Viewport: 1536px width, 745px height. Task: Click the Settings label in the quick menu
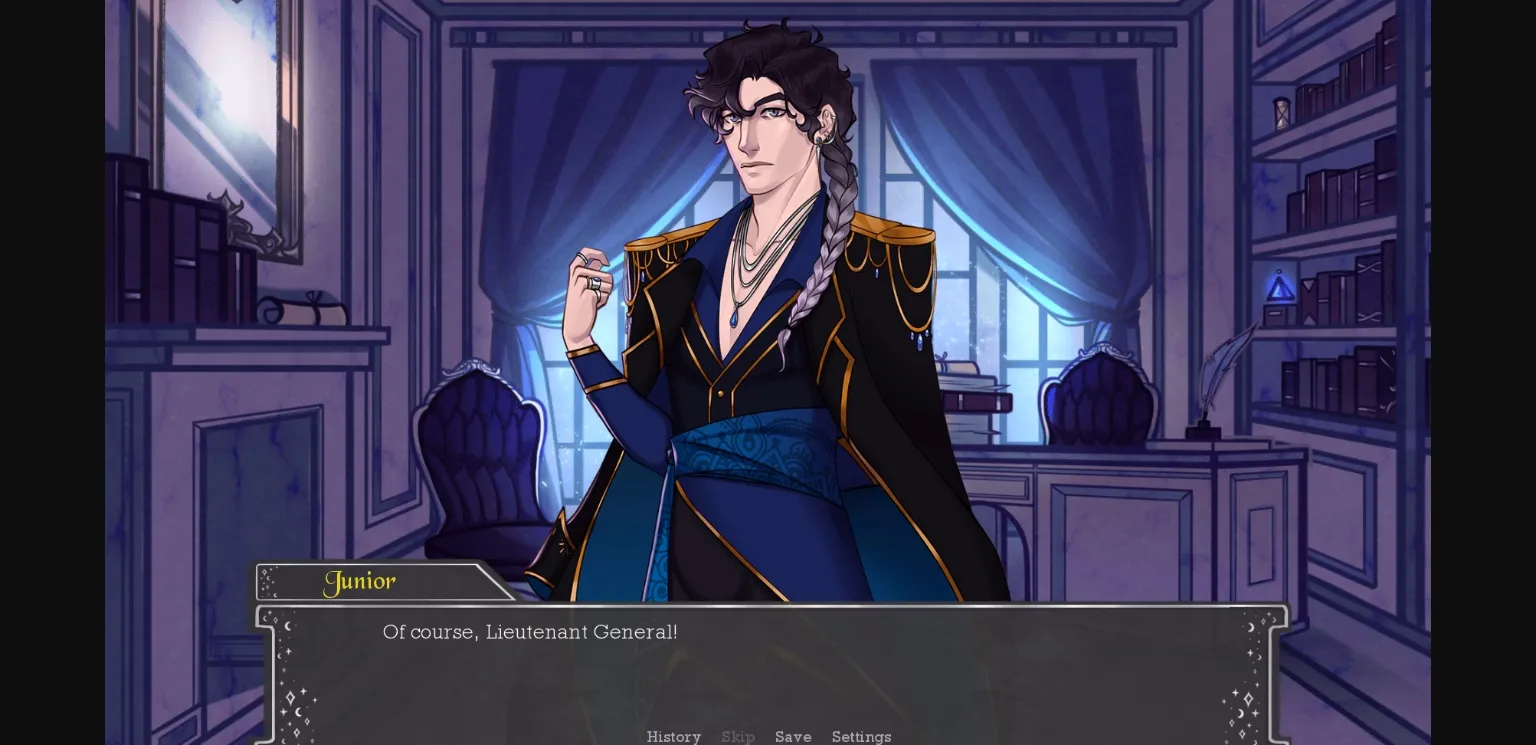pyautogui.click(x=861, y=737)
